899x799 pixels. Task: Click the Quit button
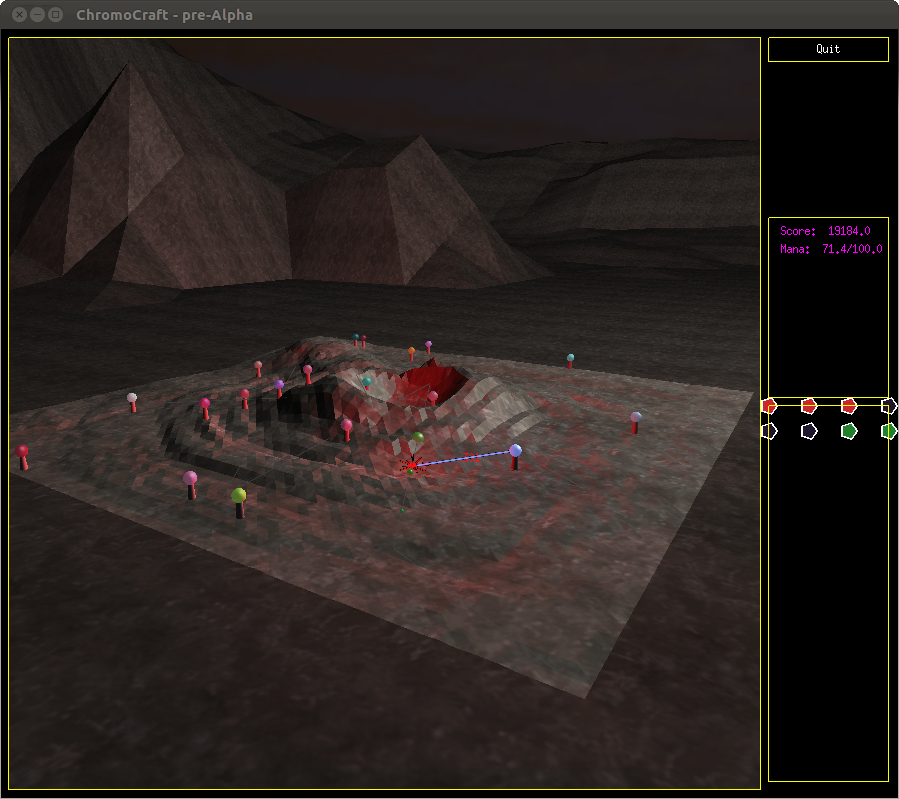(x=827, y=50)
